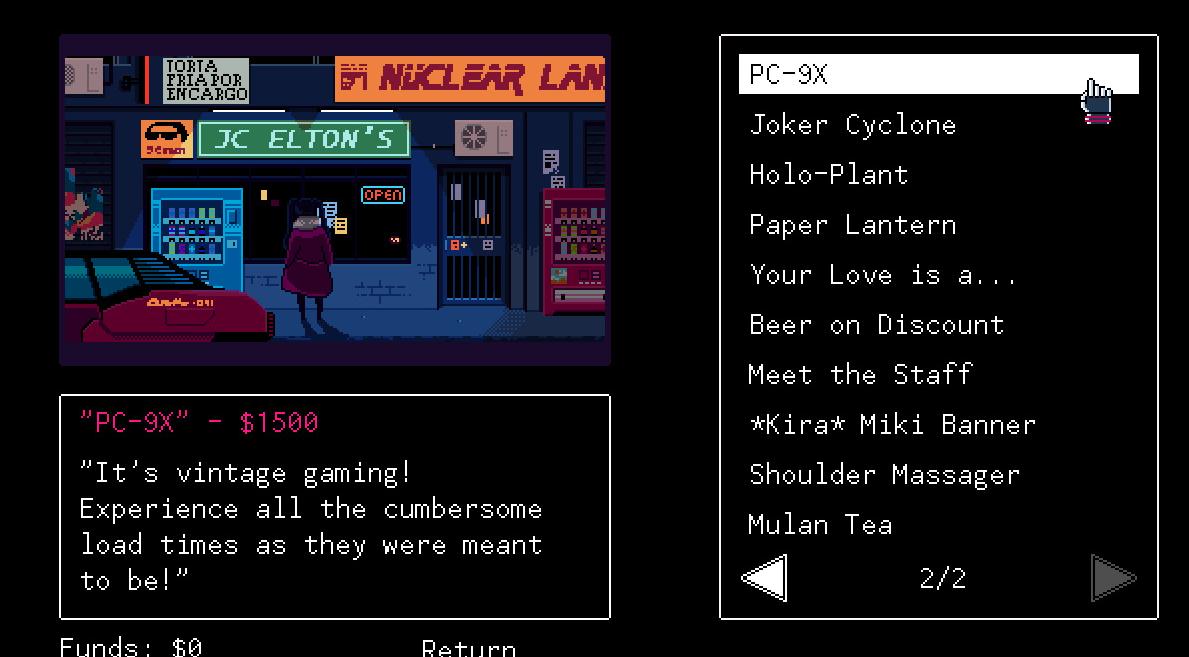Select the *Kira* Miki Banner
The width and height of the screenshot is (1189, 657).
893,425
